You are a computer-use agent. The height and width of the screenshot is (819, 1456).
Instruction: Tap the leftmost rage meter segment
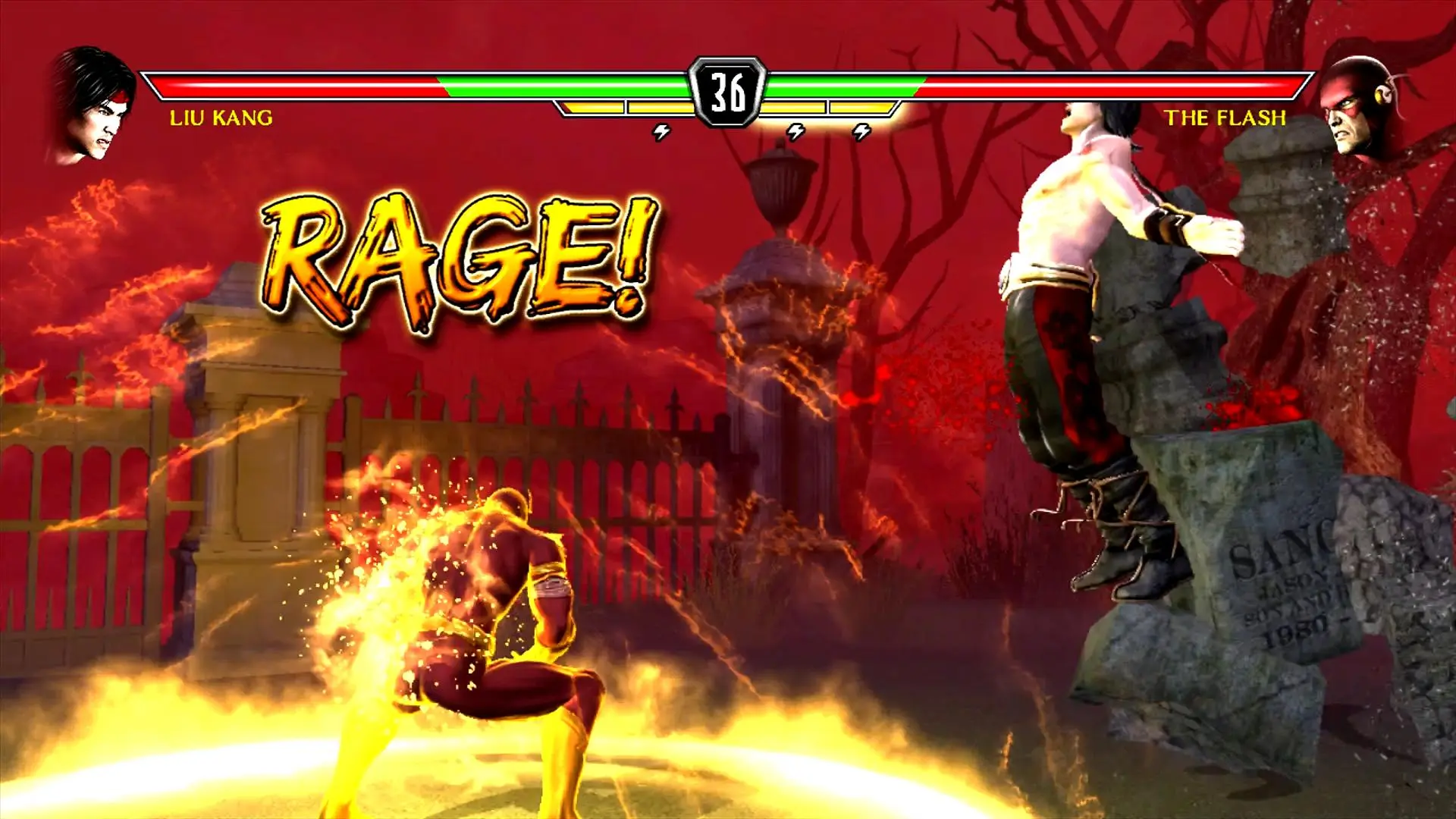pyautogui.click(x=591, y=108)
